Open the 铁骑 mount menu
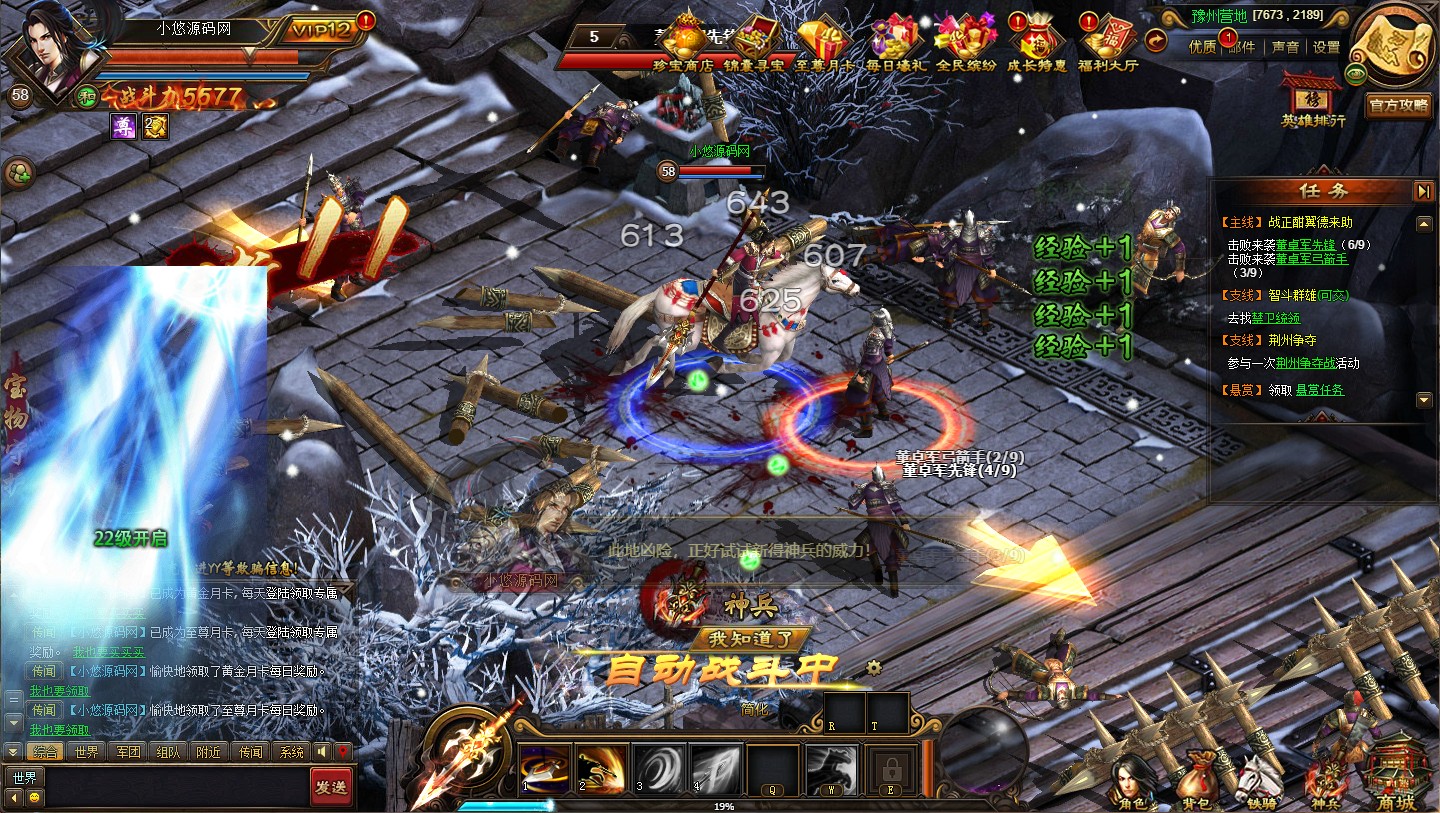 1258,782
